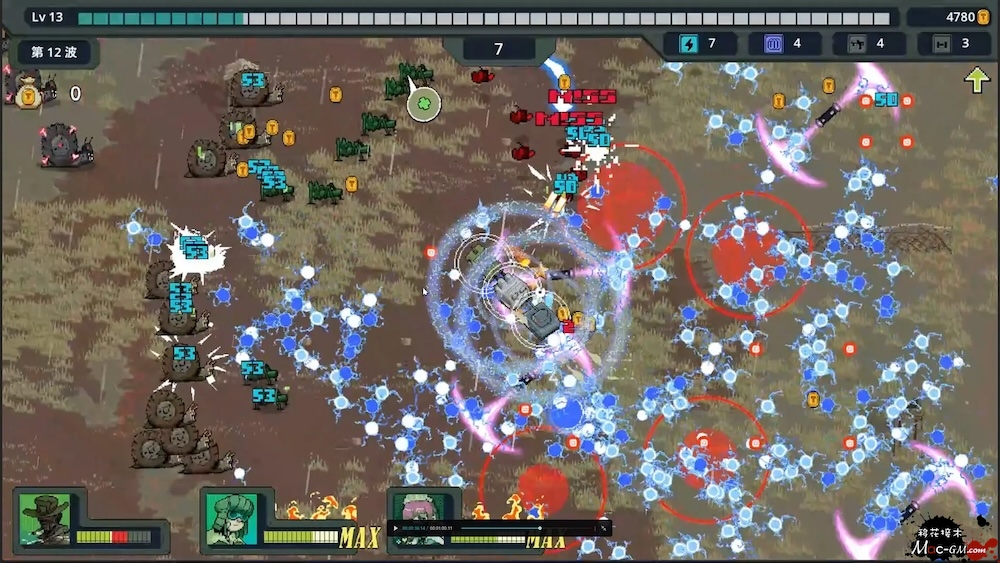The image size is (1000, 563).
Task: Click the blue coil stat icon
Action: pyautogui.click(x=772, y=43)
